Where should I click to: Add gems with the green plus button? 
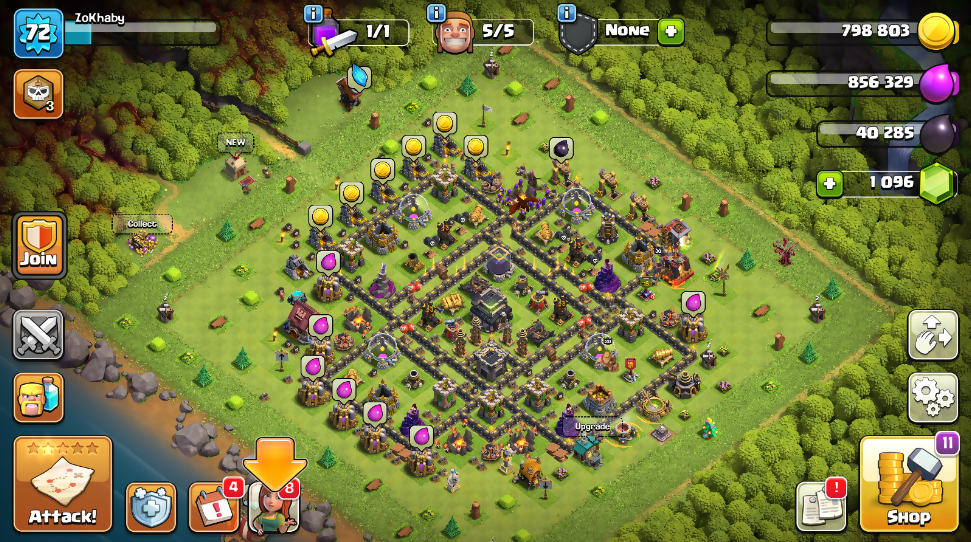click(x=828, y=183)
